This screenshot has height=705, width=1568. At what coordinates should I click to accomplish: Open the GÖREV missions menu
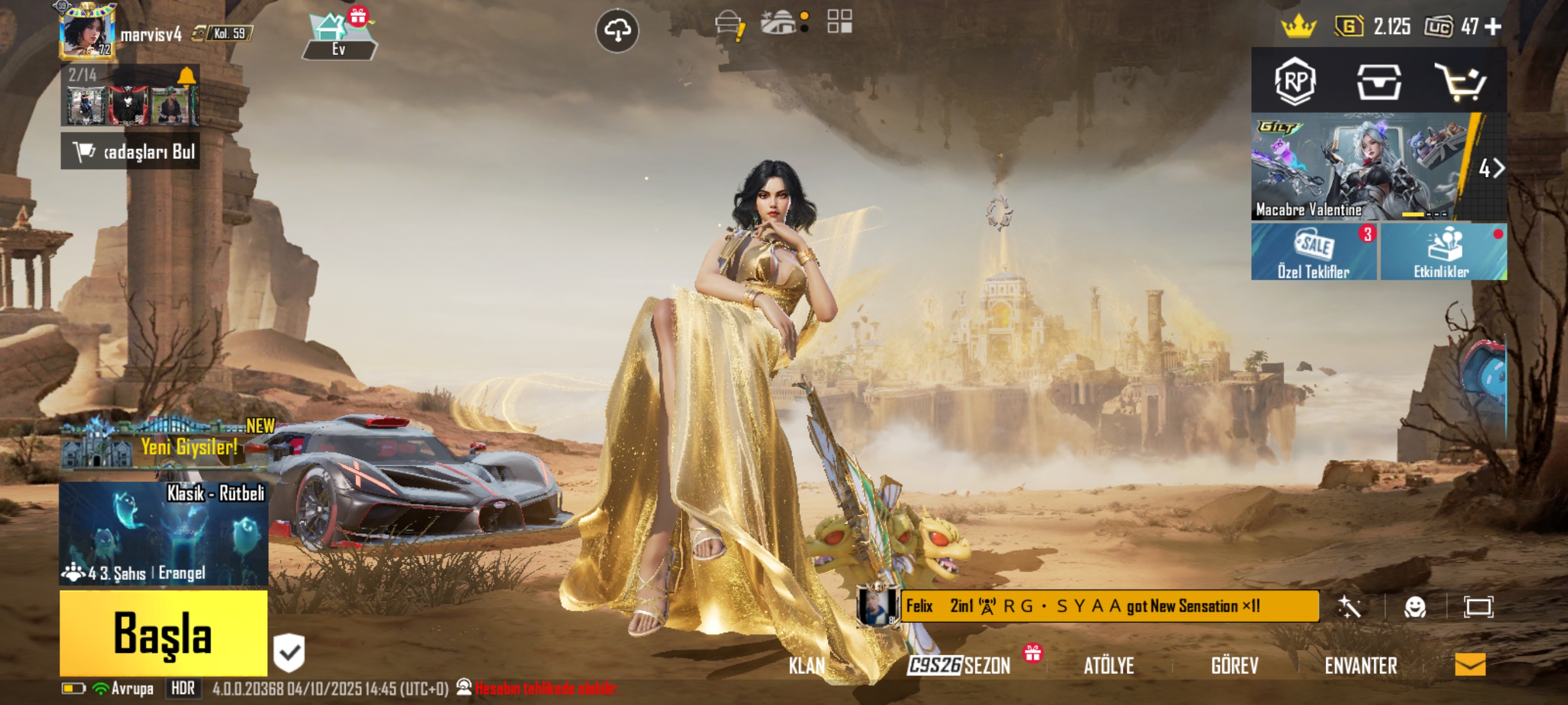[1234, 666]
